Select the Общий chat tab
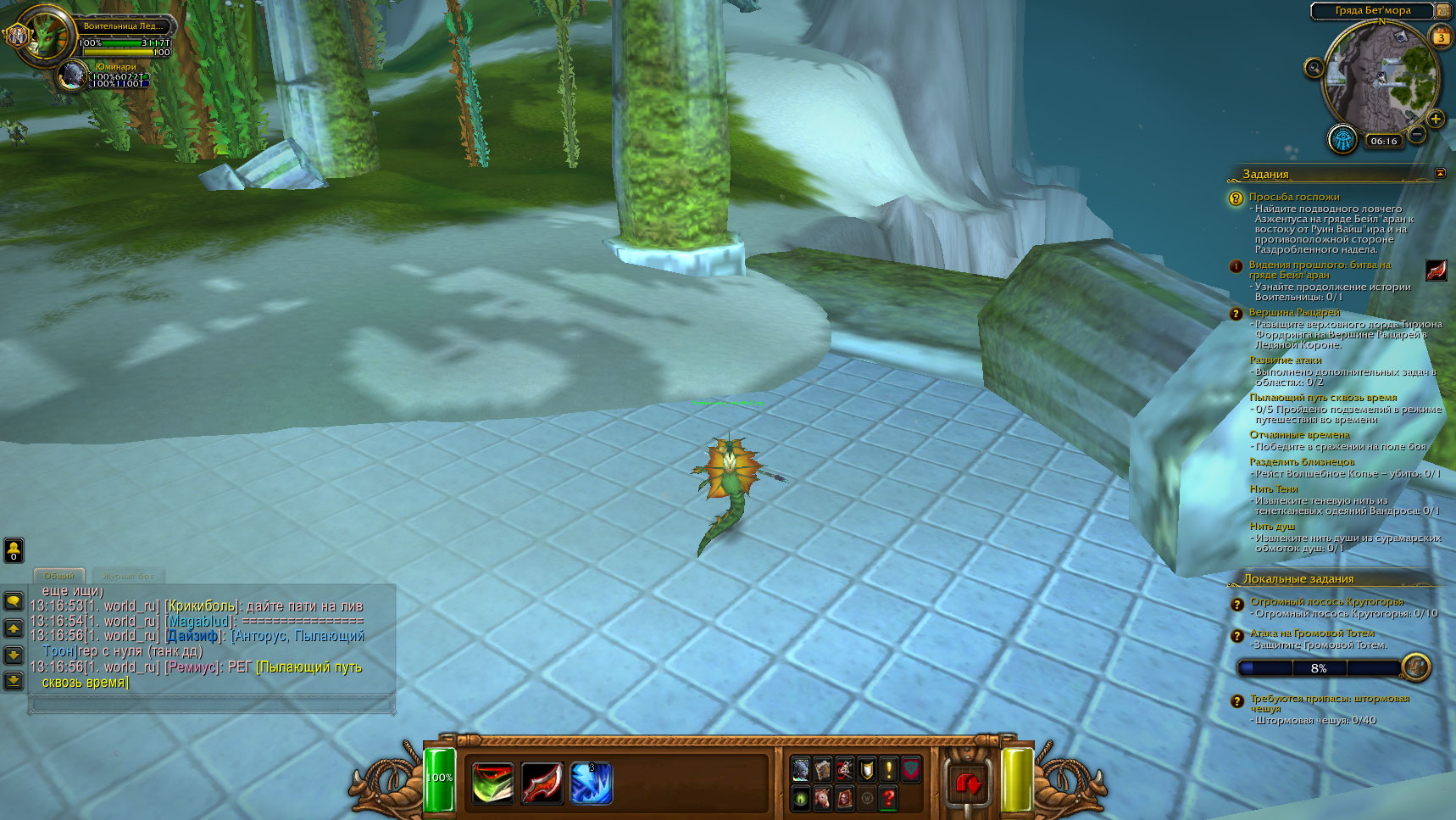This screenshot has width=1456, height=820. coord(59,576)
